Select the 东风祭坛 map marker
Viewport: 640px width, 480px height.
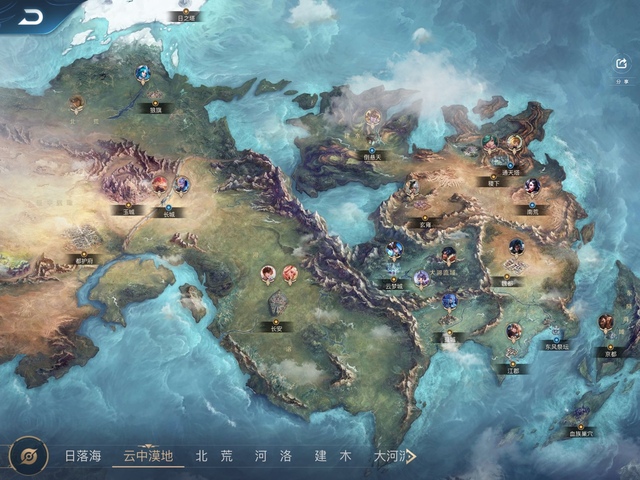click(556, 346)
